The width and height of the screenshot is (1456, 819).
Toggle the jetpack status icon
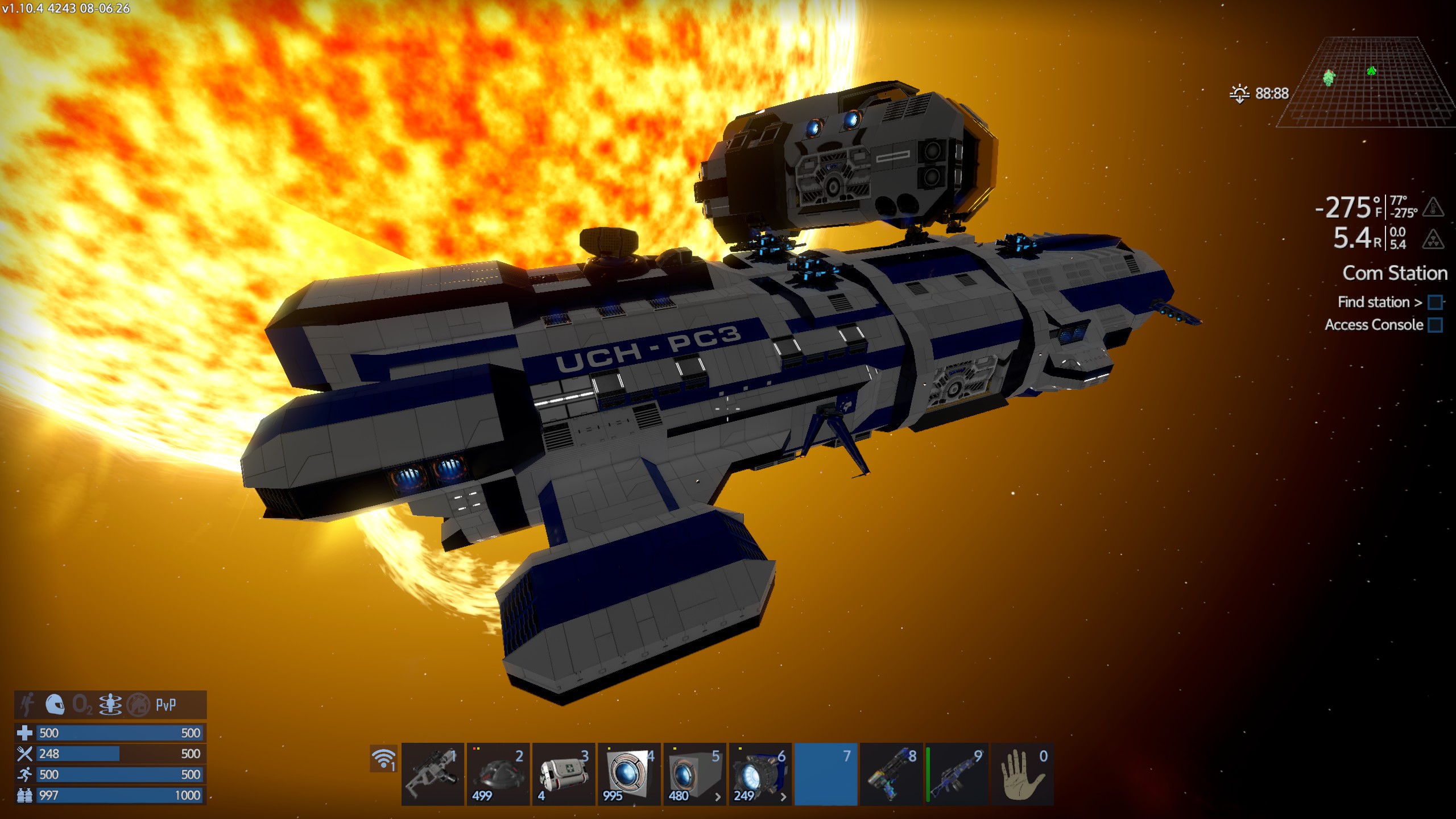(27, 705)
